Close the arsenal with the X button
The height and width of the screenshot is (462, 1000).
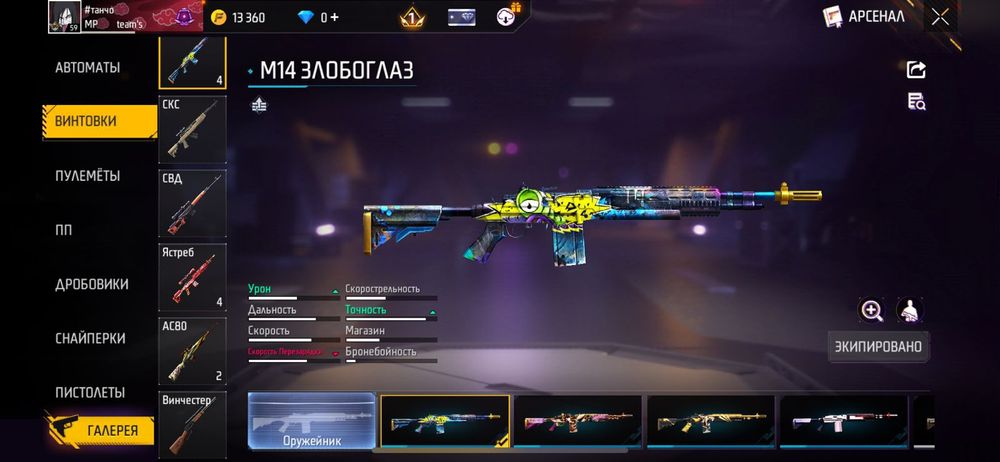940,16
